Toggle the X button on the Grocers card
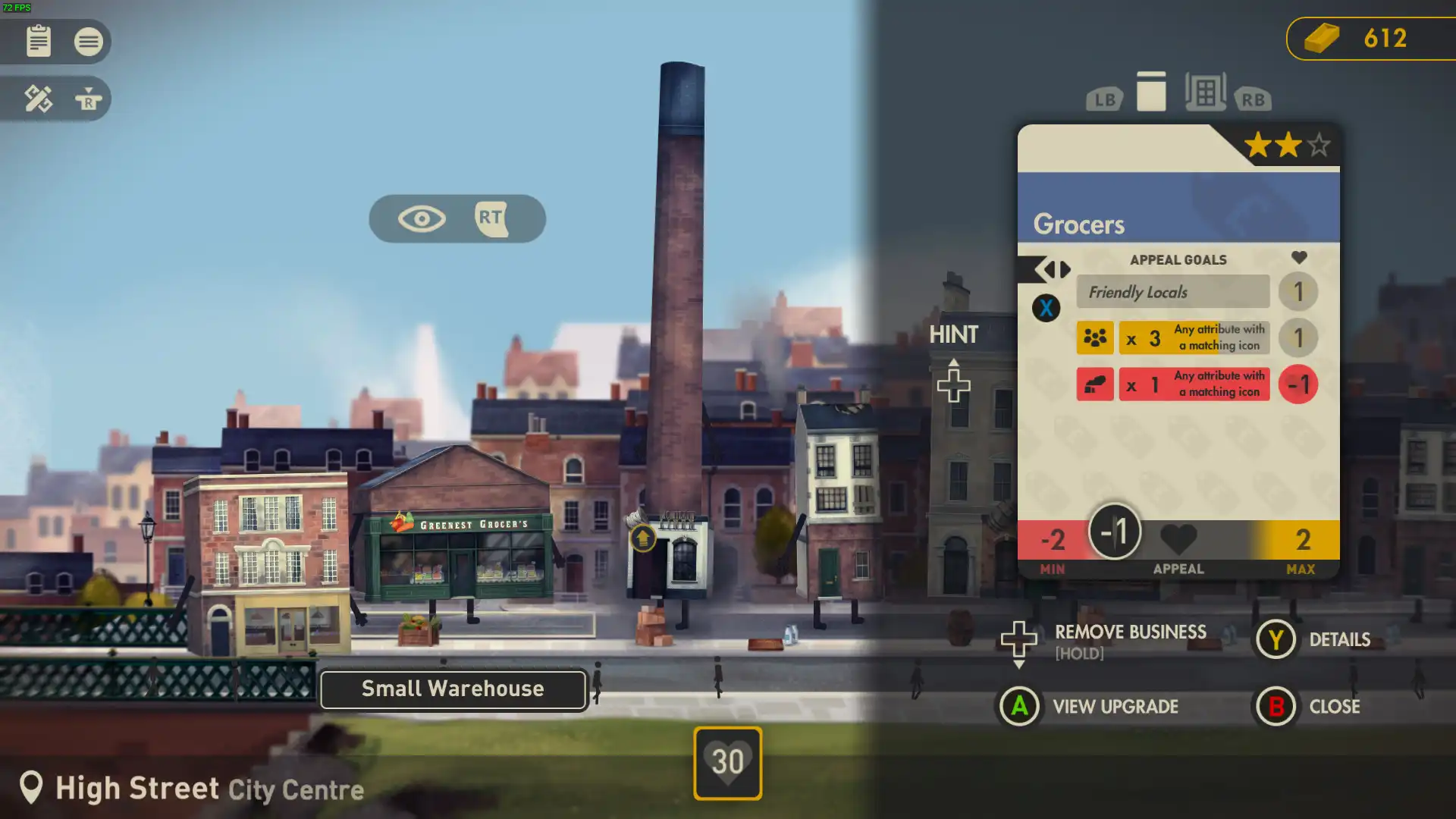 point(1046,309)
